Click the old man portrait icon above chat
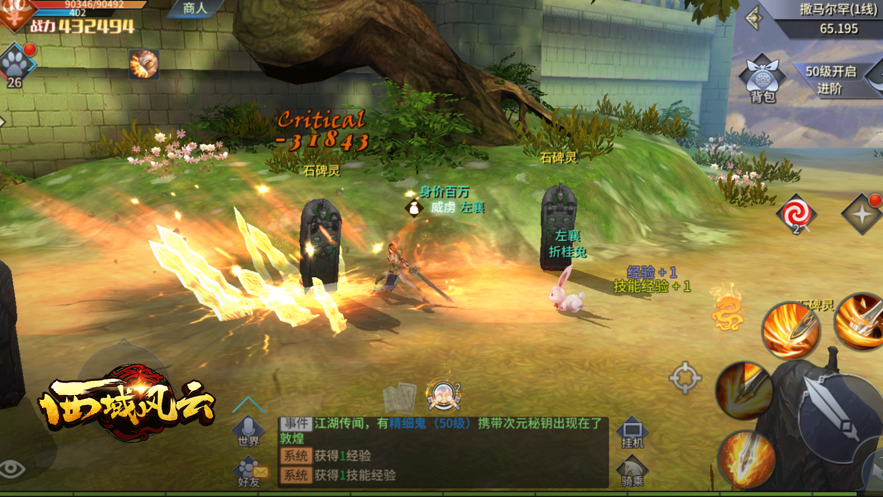 pos(442,395)
